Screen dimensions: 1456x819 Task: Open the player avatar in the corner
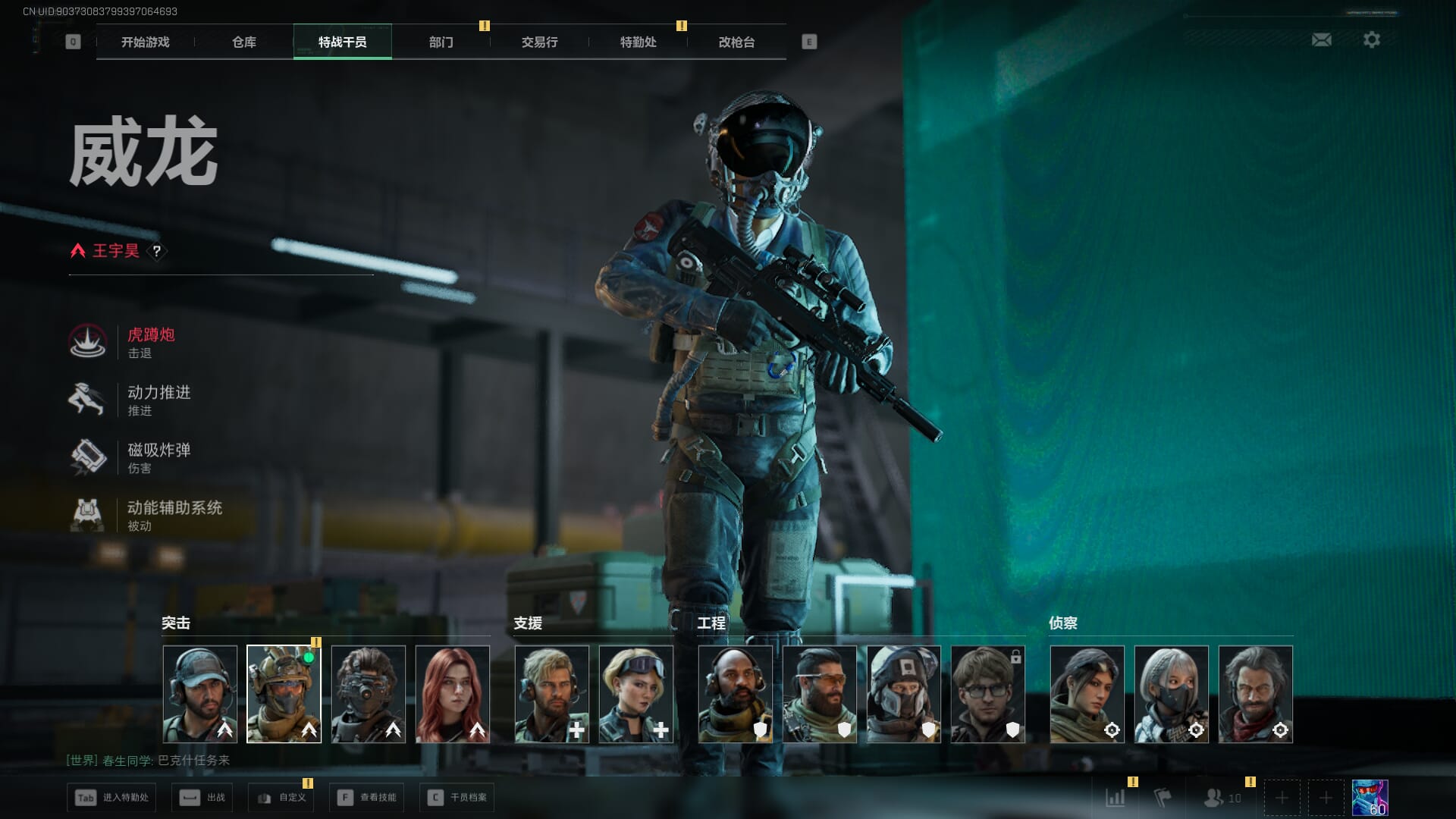click(1370, 798)
